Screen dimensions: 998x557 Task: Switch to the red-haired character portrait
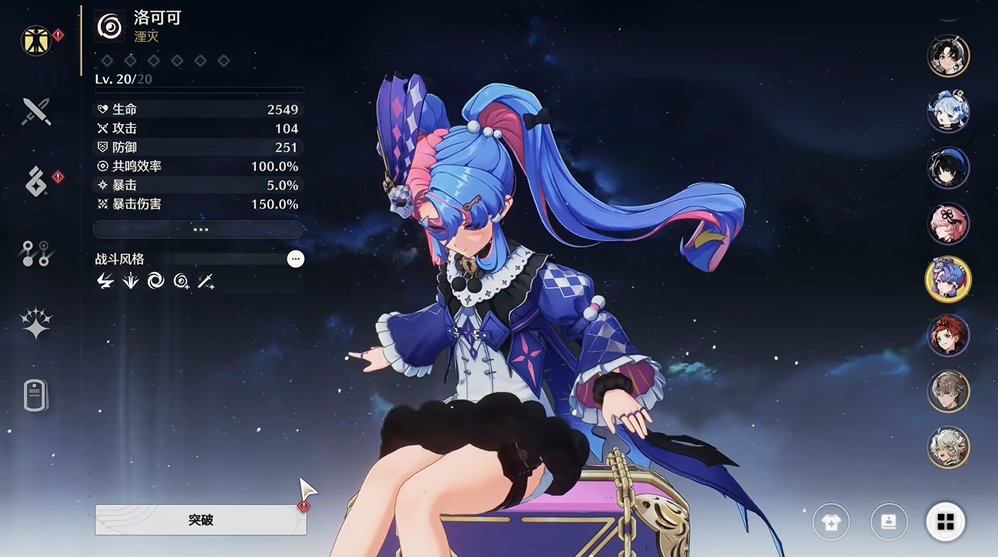948,335
